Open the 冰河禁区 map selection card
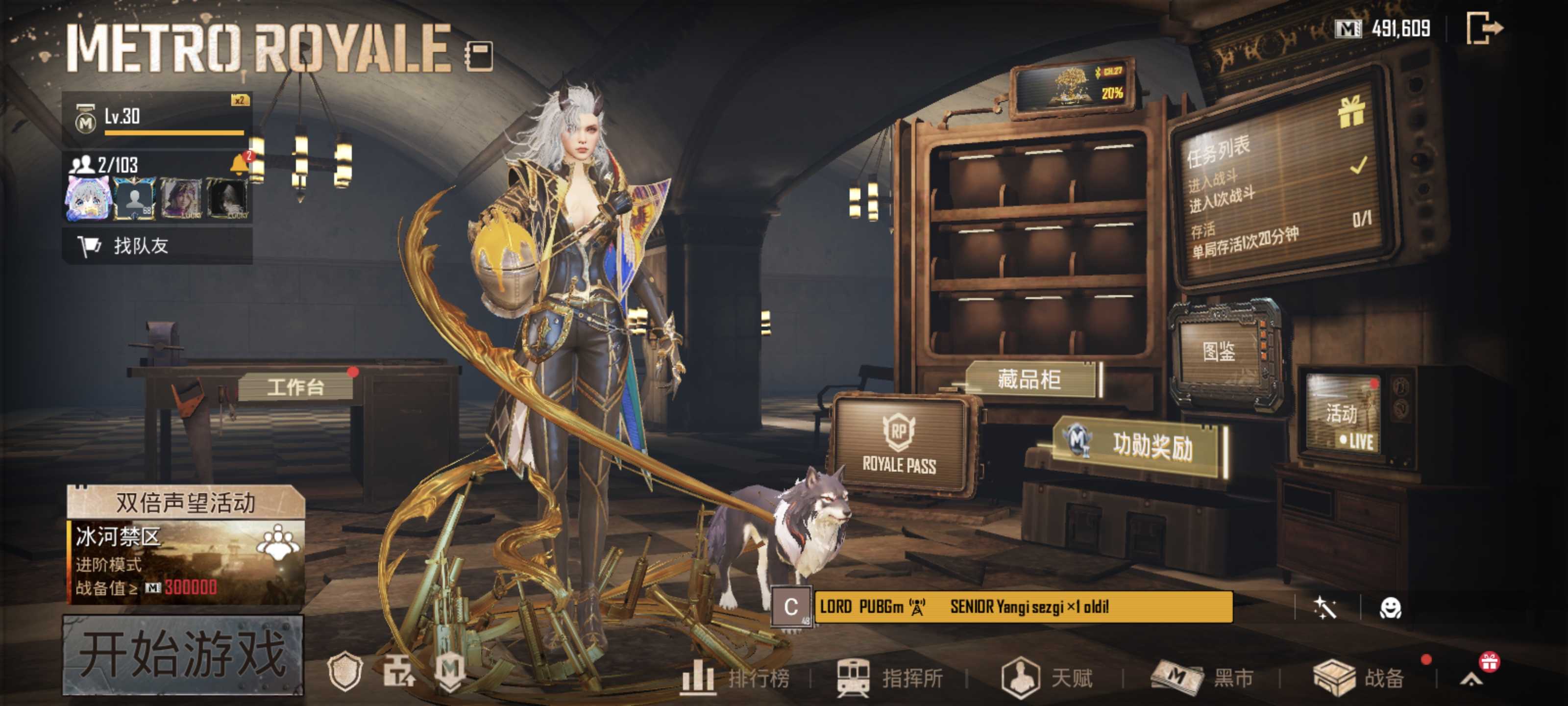The width and height of the screenshot is (1568, 706). pyautogui.click(x=186, y=561)
